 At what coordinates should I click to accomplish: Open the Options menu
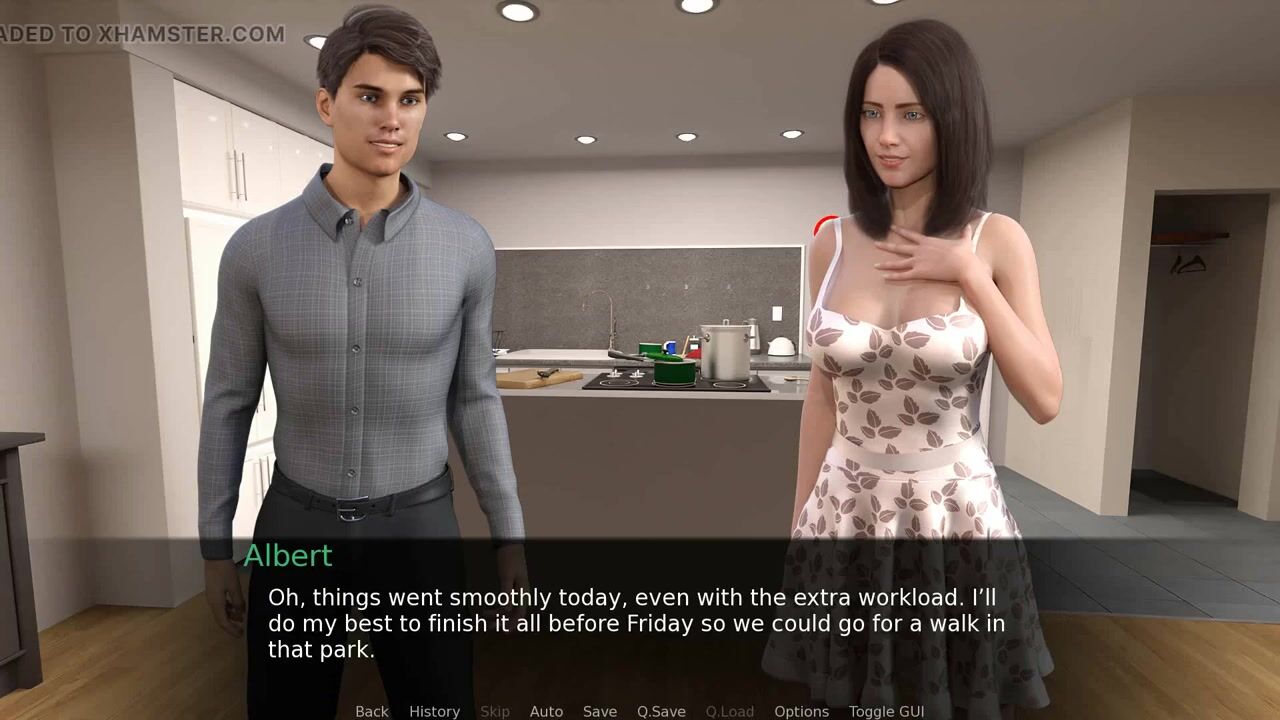(x=801, y=711)
